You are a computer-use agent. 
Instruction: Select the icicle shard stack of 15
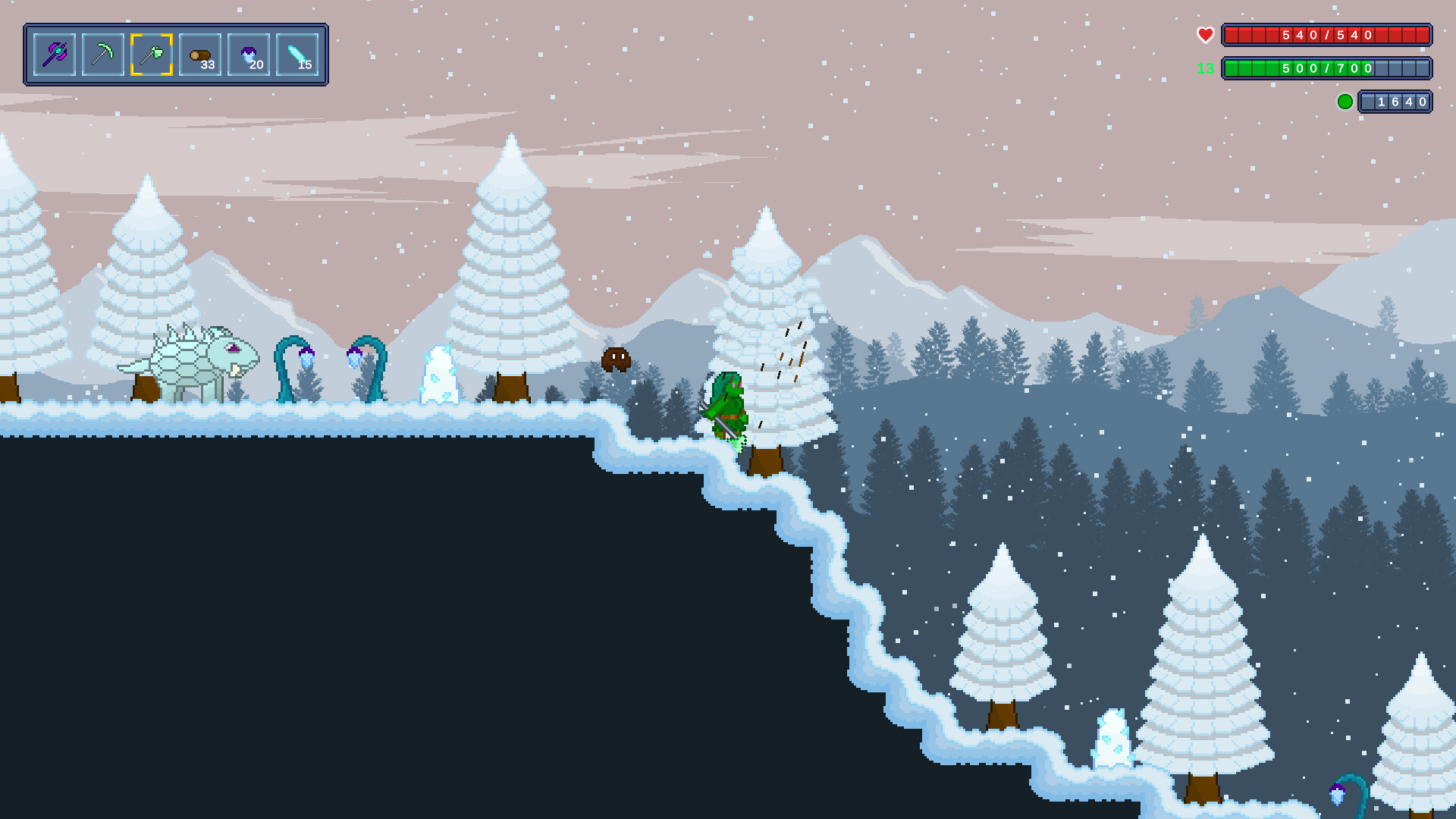(x=299, y=53)
